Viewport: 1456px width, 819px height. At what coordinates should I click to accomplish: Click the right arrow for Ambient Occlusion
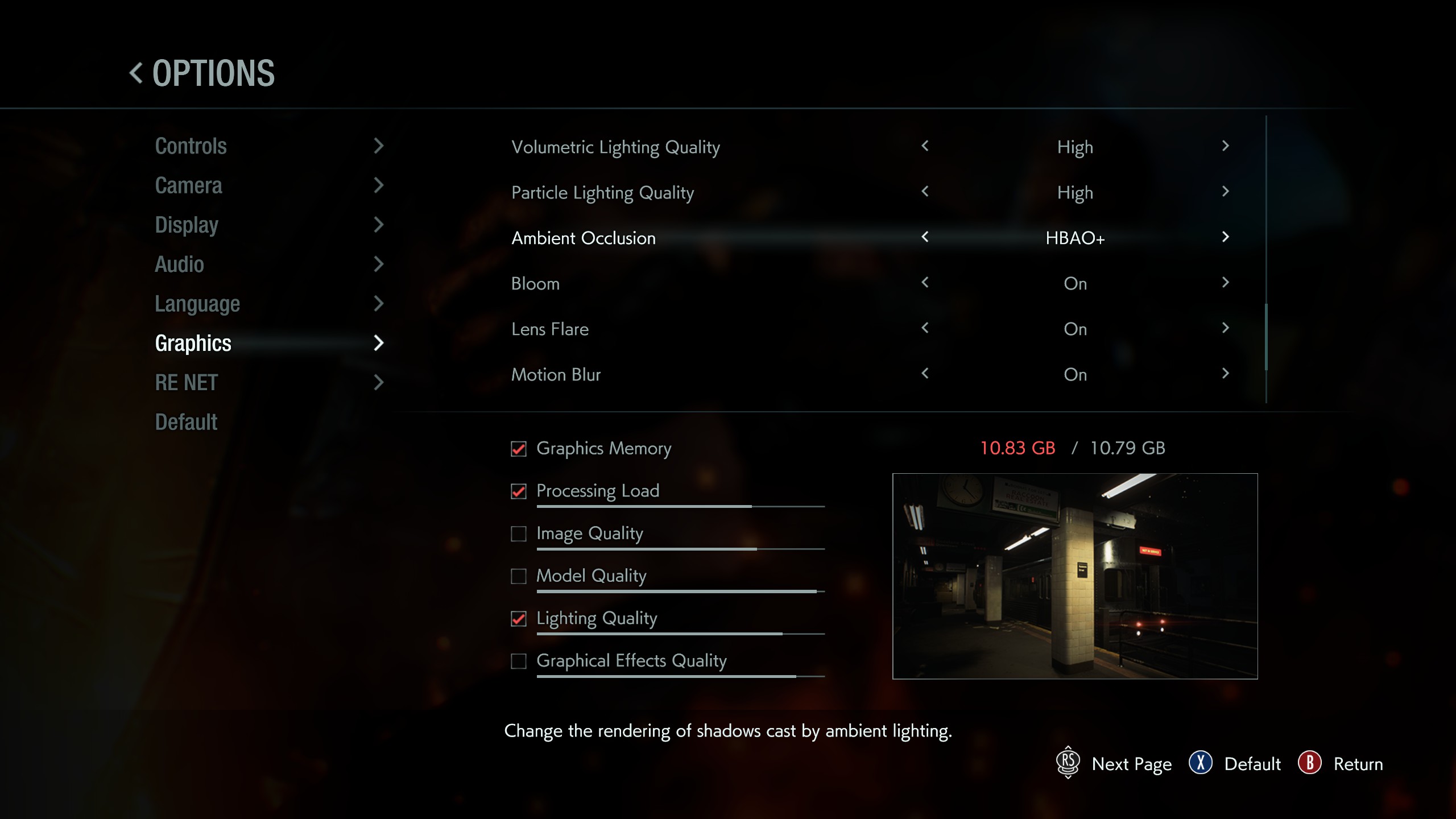point(1225,238)
